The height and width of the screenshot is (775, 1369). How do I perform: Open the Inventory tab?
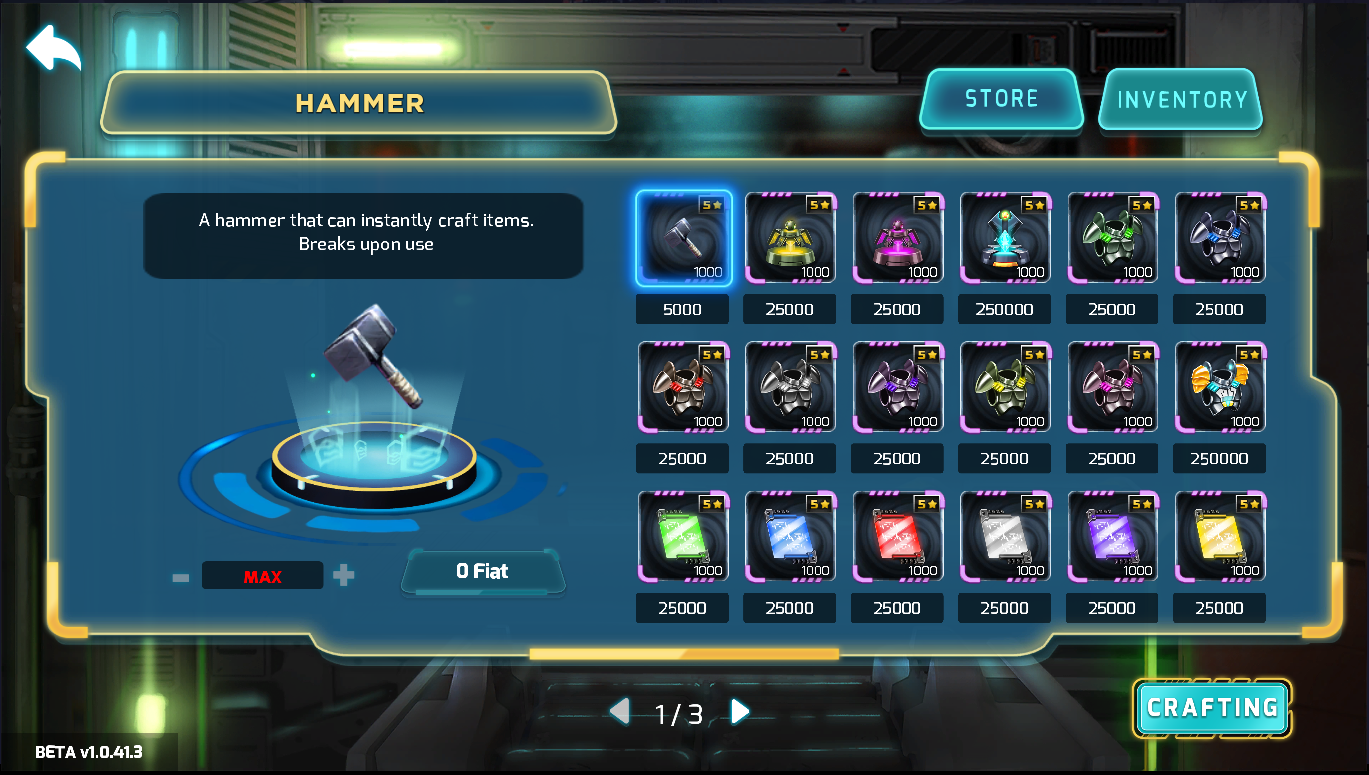(1181, 100)
